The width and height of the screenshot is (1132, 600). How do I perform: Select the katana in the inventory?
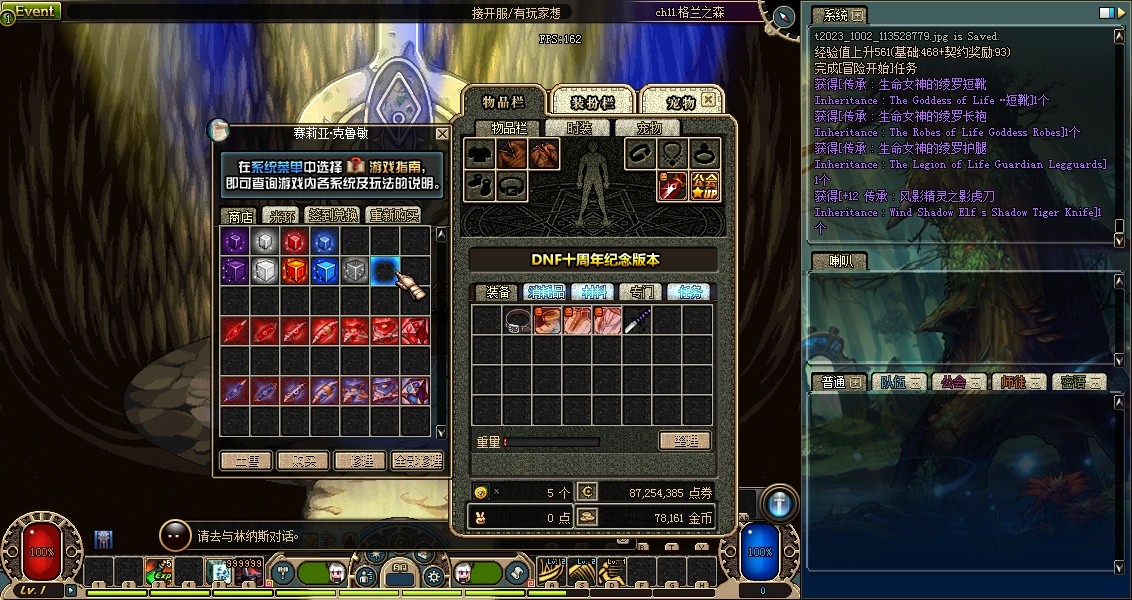[638, 320]
